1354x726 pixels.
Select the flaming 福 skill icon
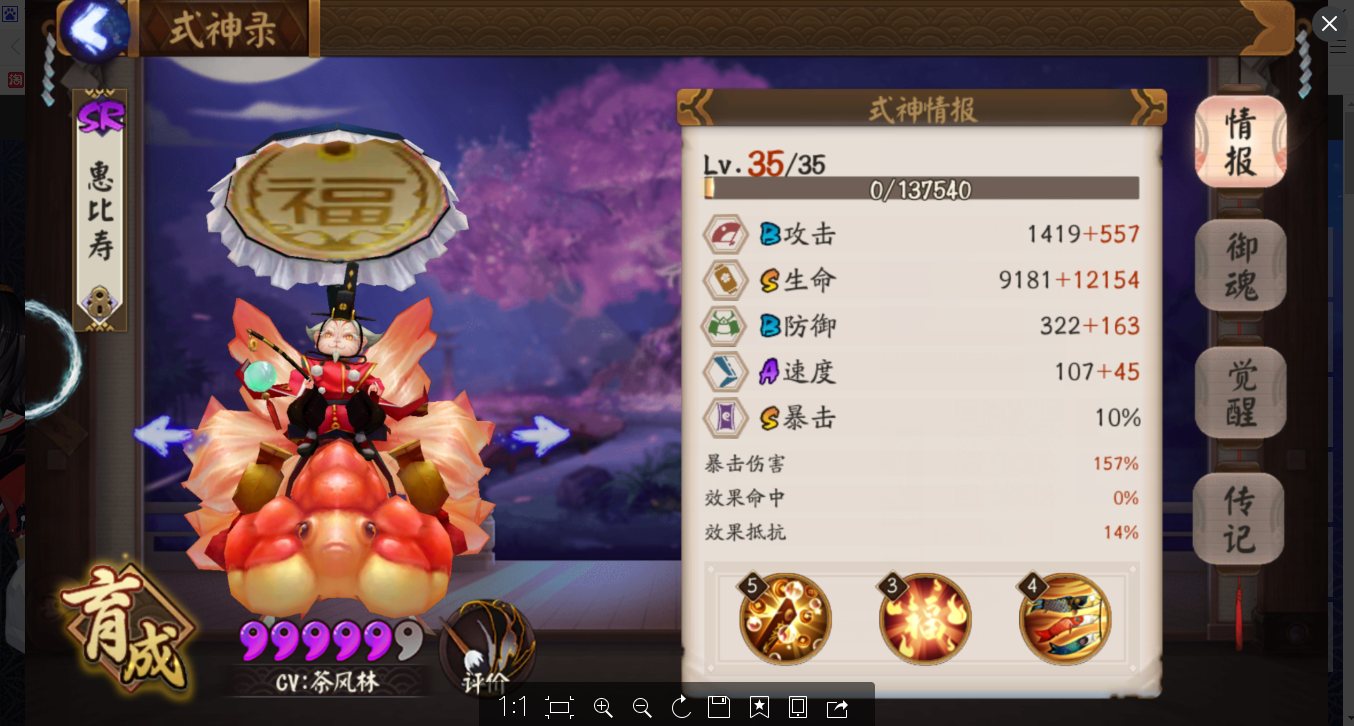[925, 619]
